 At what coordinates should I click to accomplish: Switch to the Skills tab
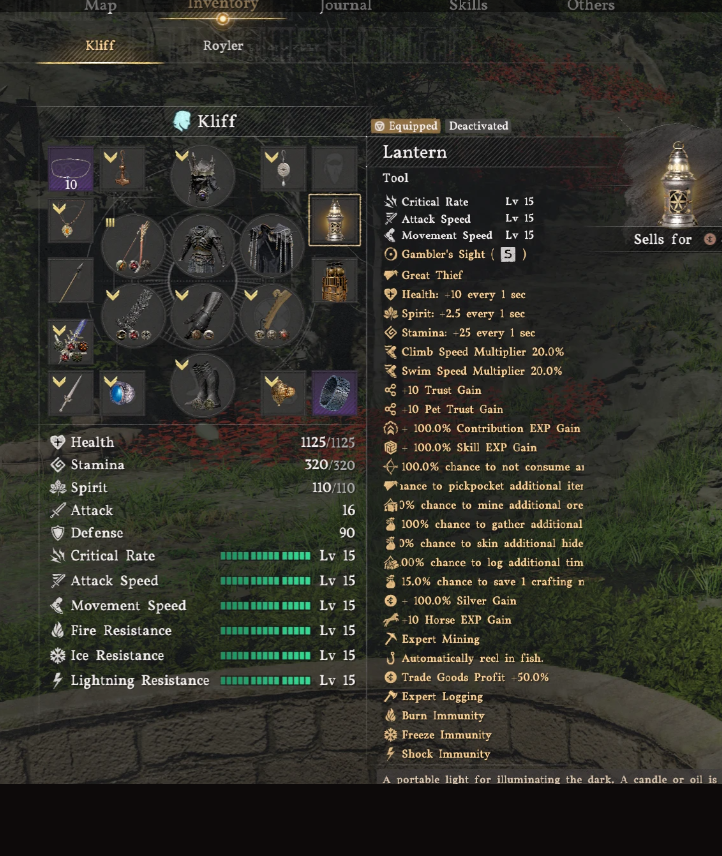468,7
